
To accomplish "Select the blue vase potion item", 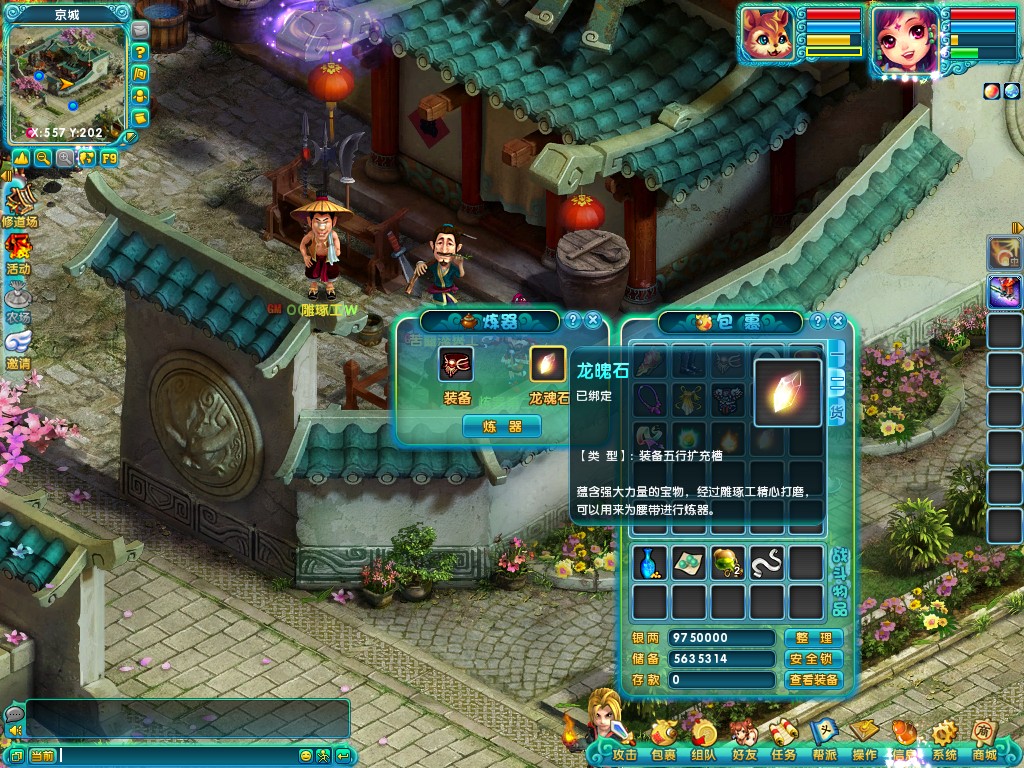I will tap(650, 563).
